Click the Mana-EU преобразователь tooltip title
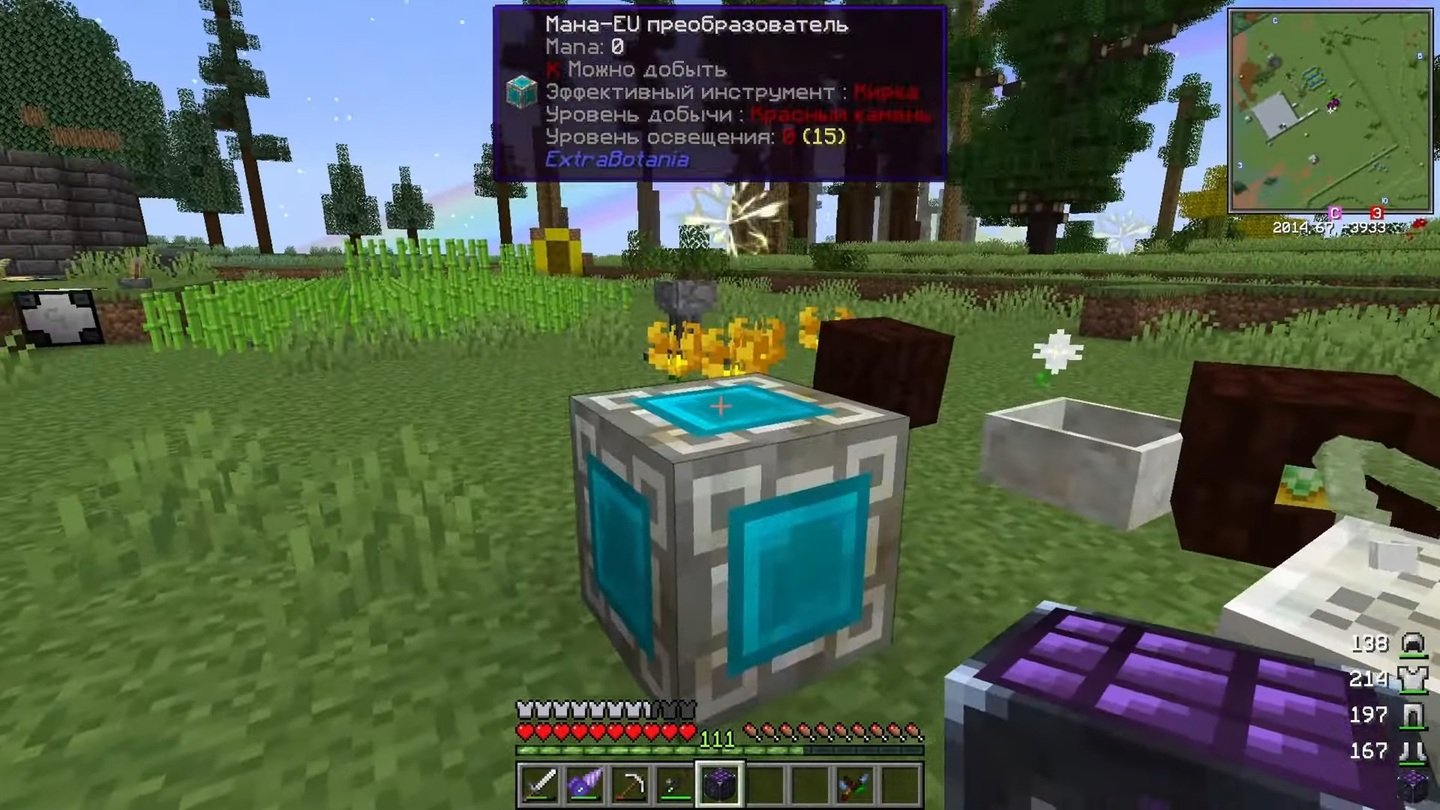The image size is (1440, 810). [x=698, y=25]
